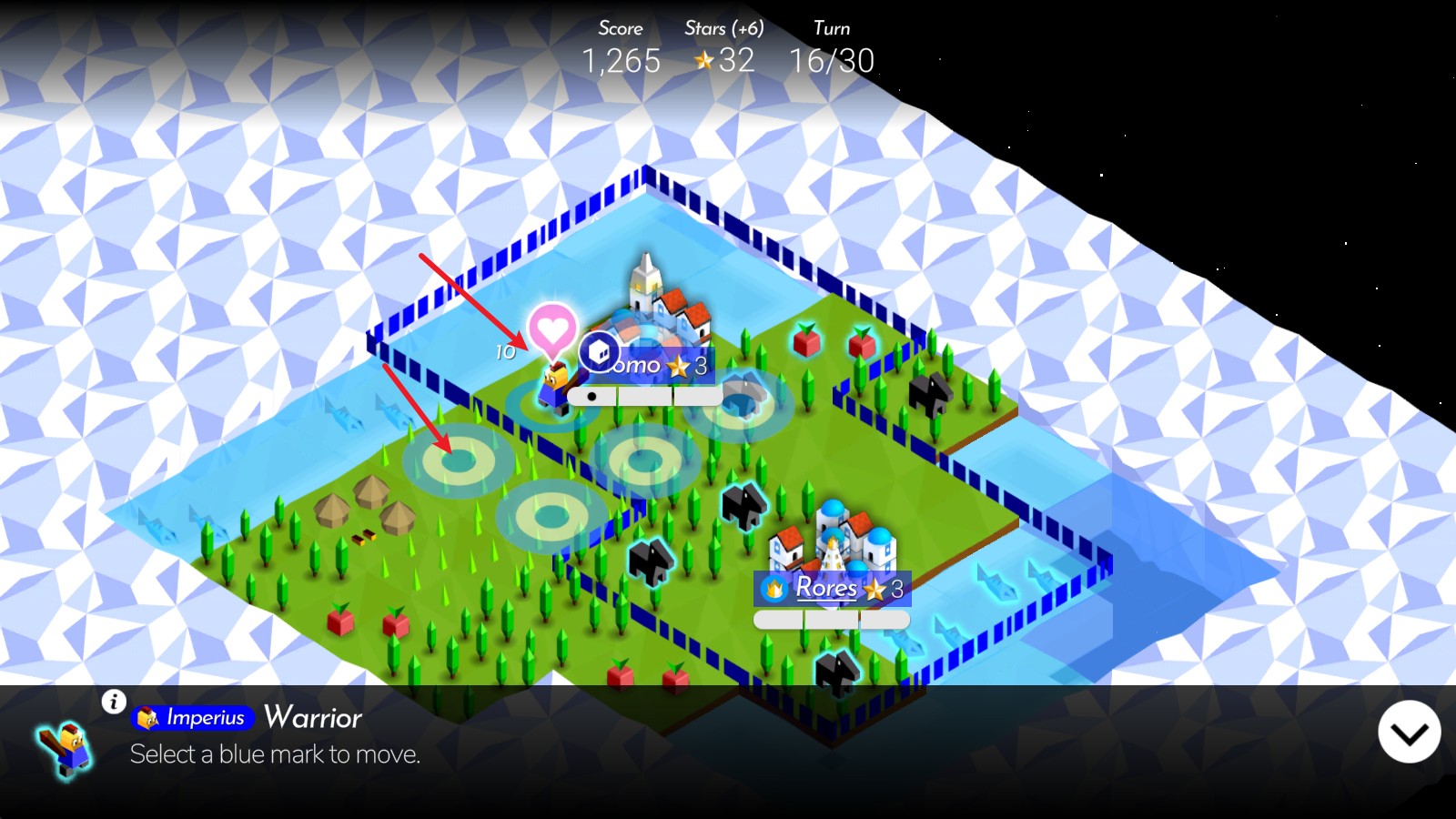Open the Warrior info icon
1456x819 pixels.
pos(114,702)
